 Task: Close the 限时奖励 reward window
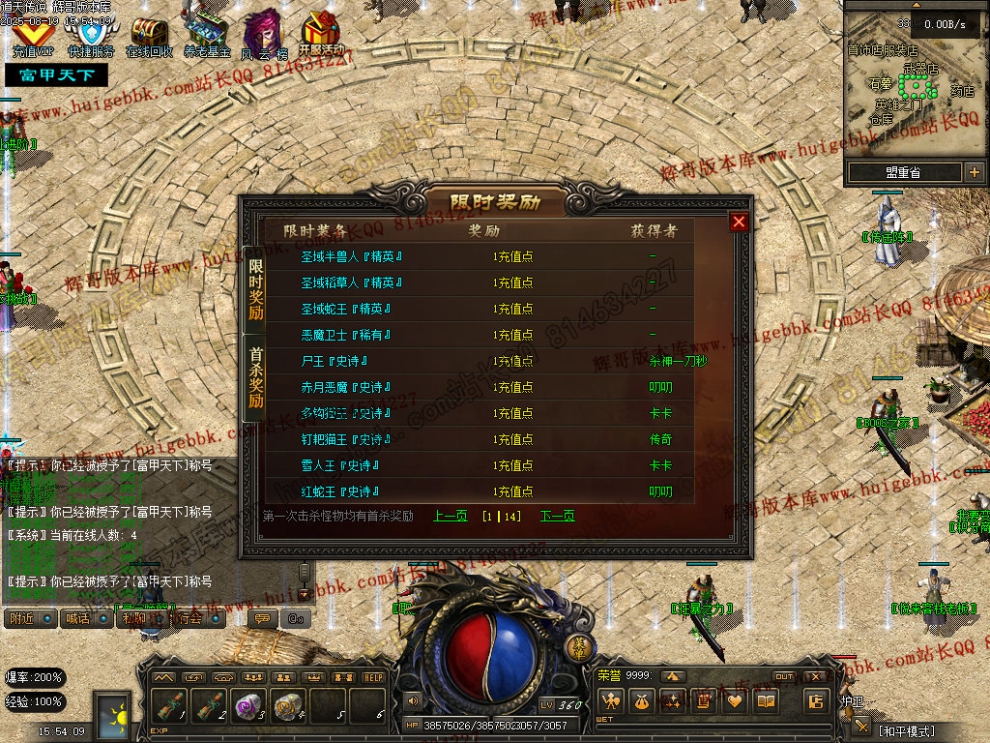pyautogui.click(x=739, y=222)
